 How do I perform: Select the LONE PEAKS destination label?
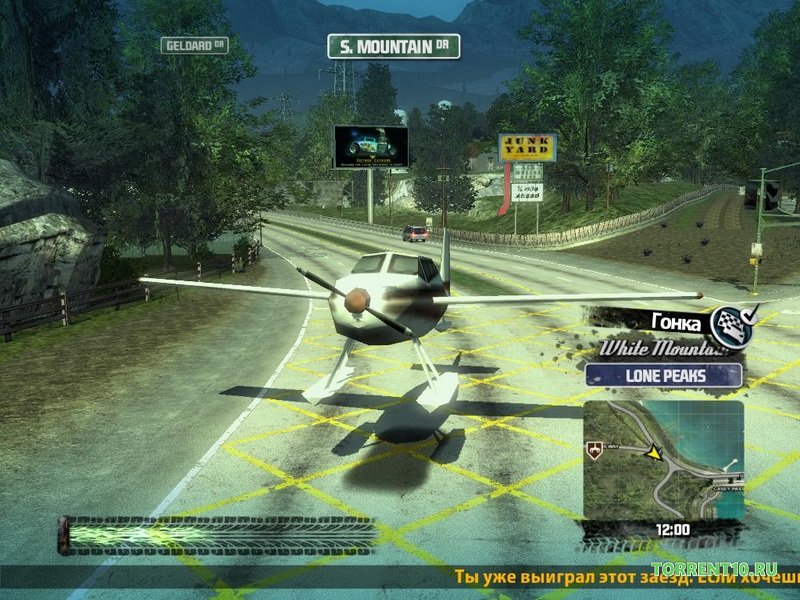pos(663,376)
